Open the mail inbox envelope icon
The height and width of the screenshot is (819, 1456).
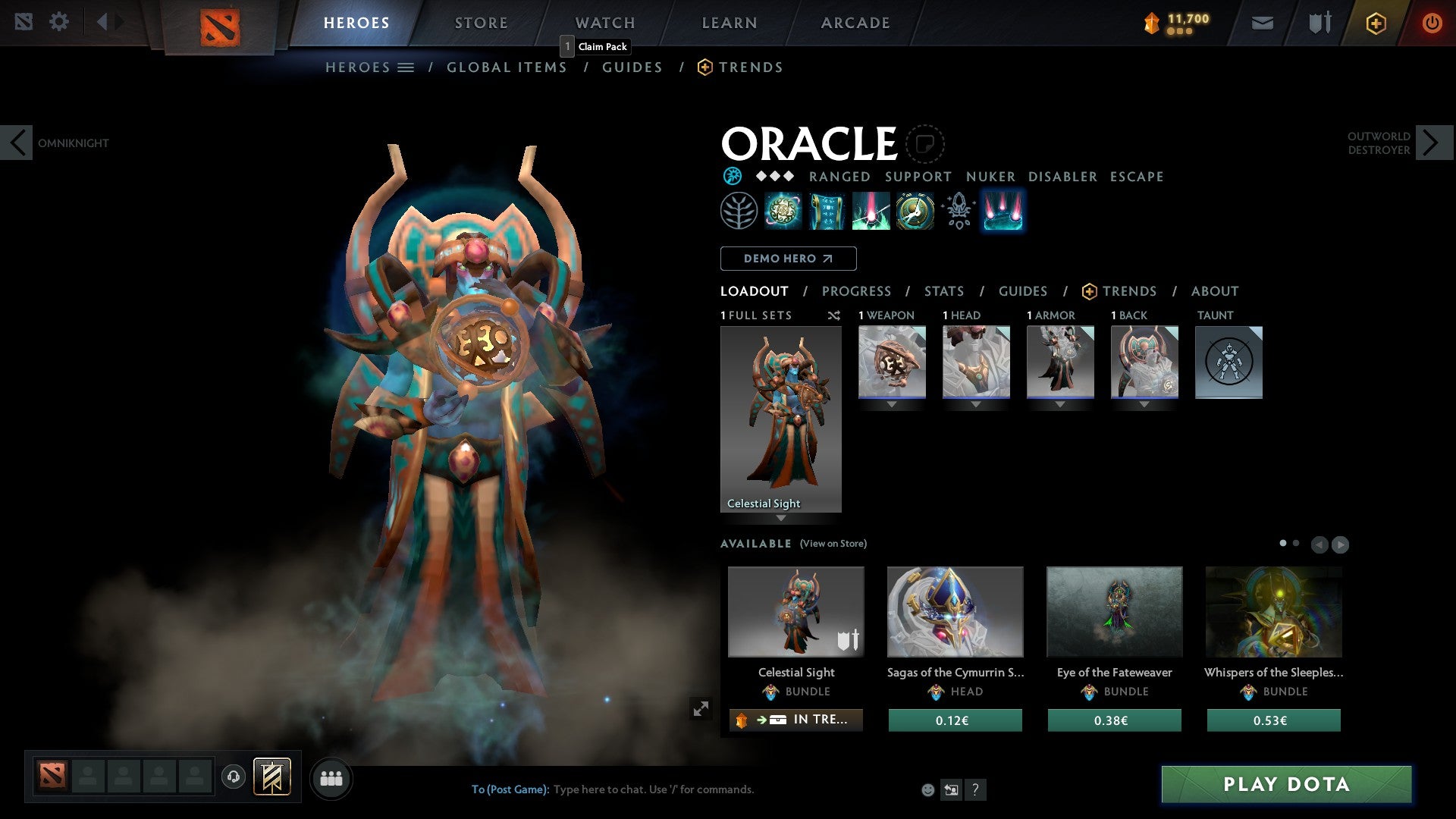tap(1263, 23)
